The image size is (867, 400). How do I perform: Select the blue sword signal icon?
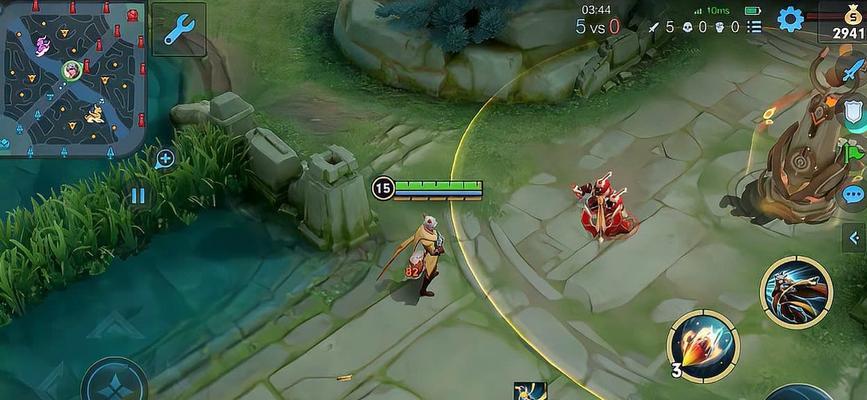851,71
